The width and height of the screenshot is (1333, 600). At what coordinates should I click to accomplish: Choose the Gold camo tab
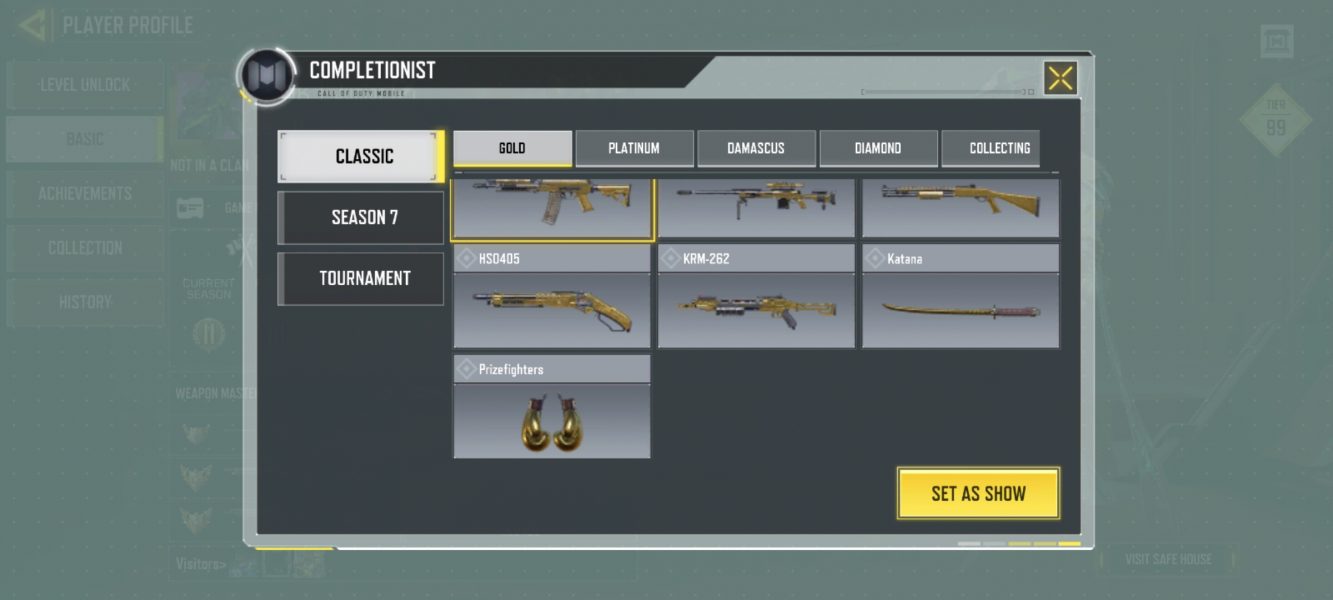click(512, 148)
